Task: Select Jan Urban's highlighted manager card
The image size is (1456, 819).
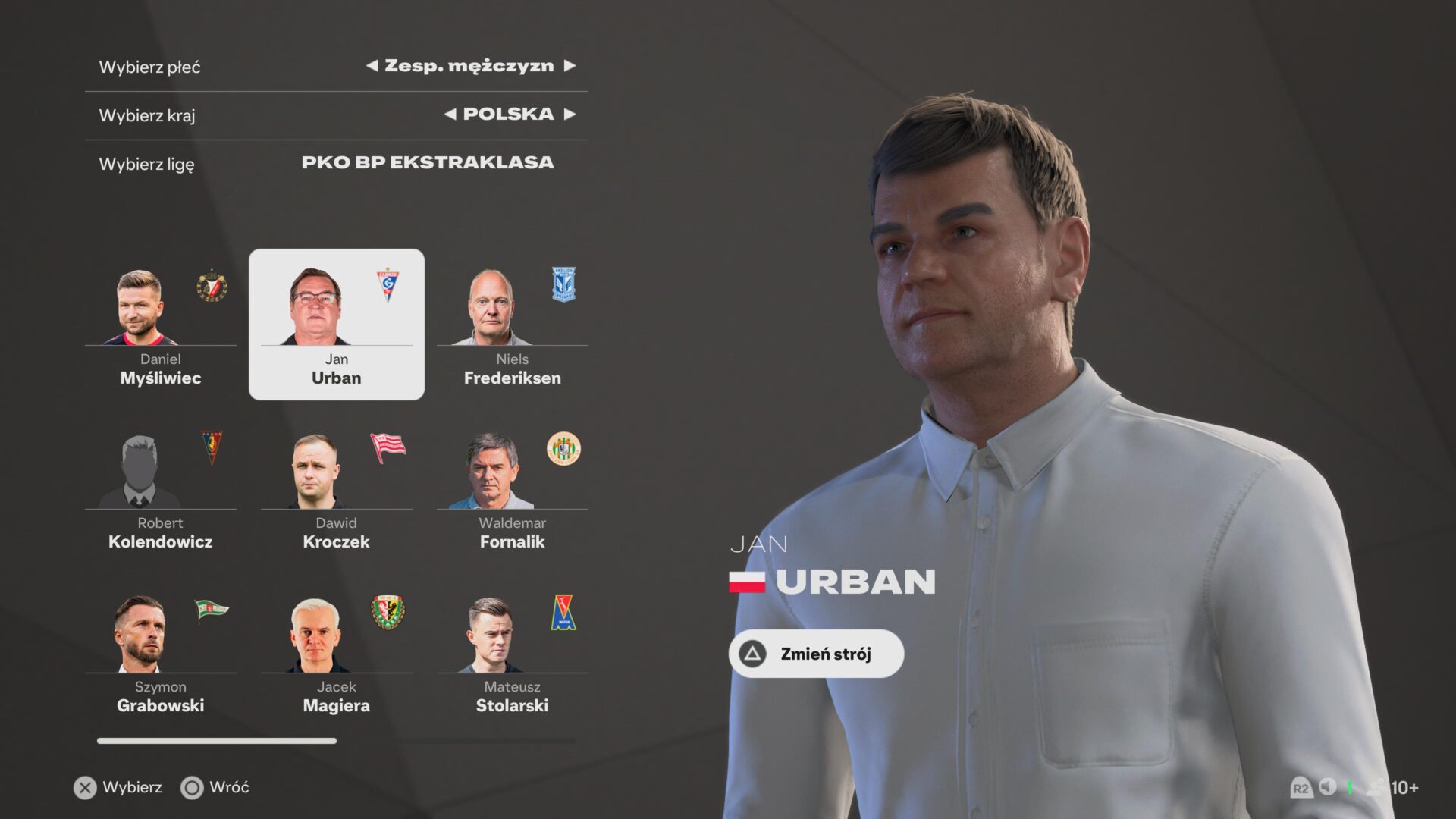Action: [x=336, y=324]
